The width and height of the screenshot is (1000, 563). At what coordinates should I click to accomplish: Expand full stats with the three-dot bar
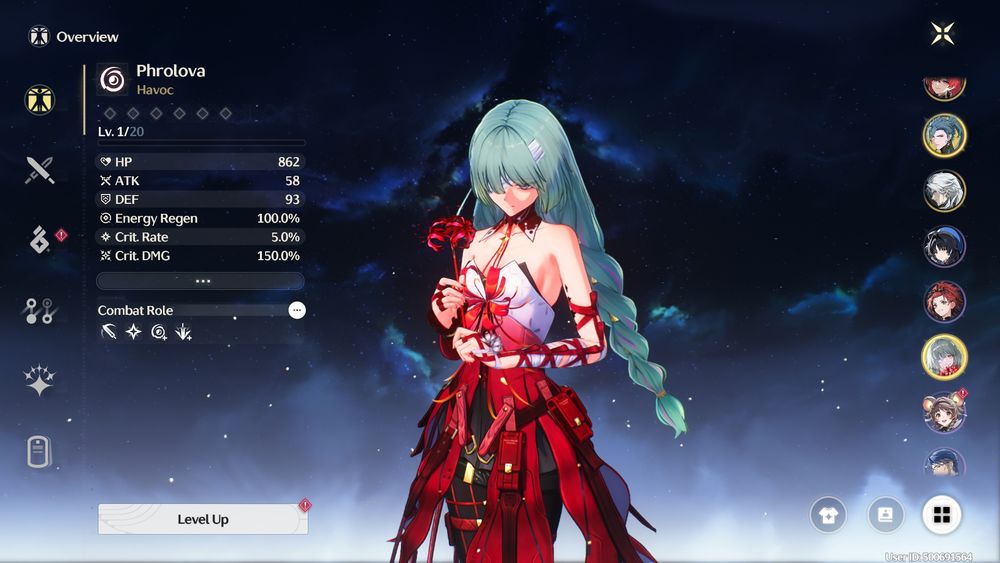[x=200, y=281]
